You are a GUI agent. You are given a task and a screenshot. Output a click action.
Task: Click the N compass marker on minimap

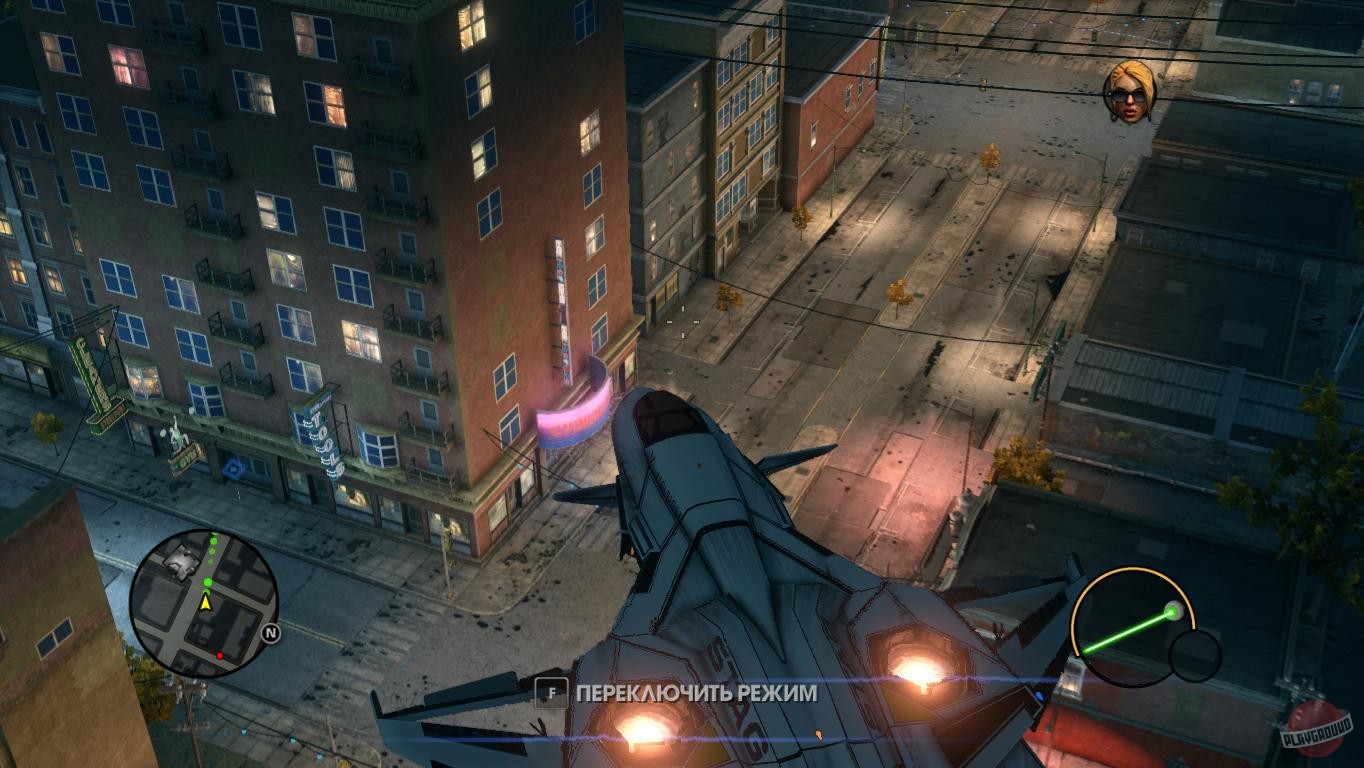coord(270,632)
